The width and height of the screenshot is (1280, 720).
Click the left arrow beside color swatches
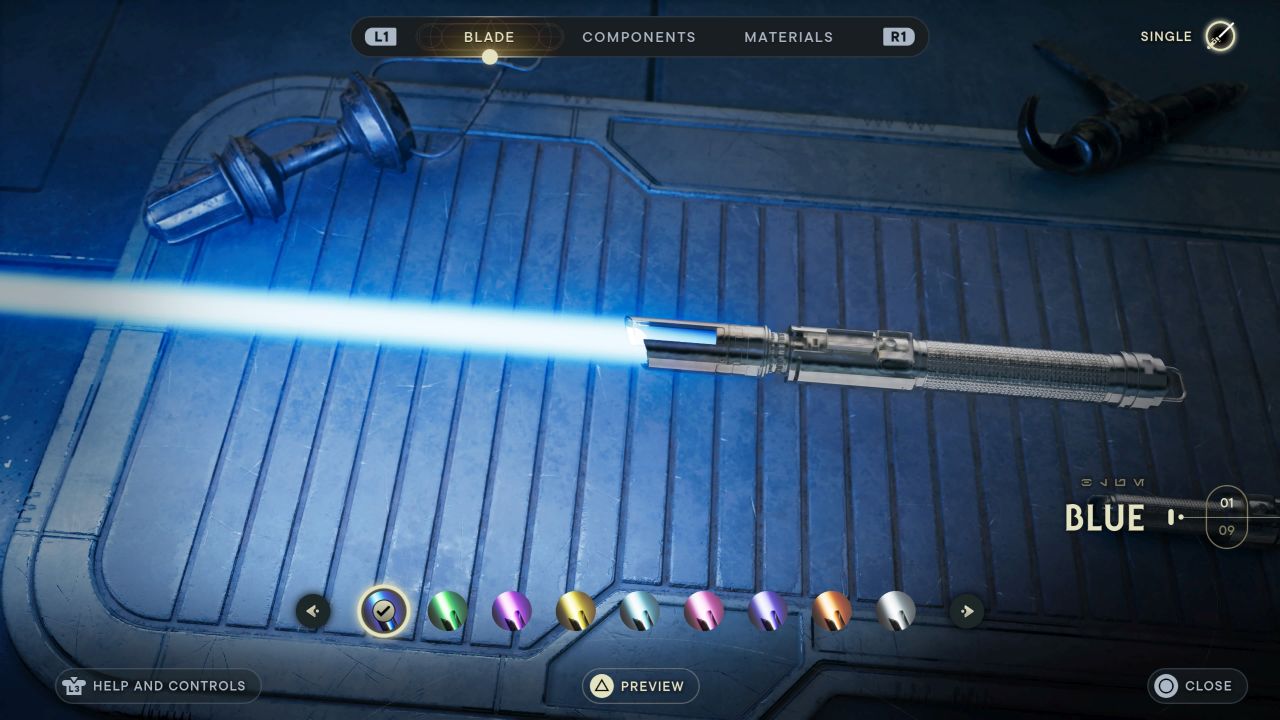tap(313, 611)
